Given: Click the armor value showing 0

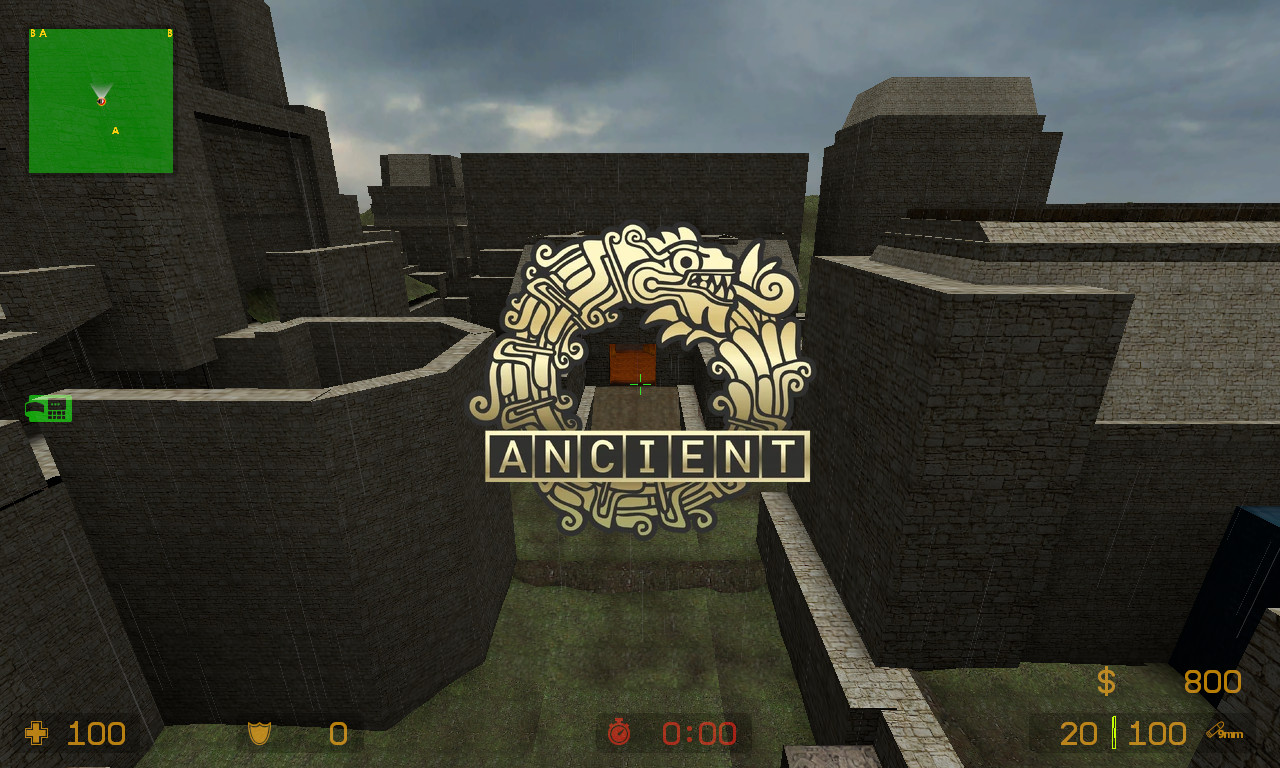Looking at the screenshot, I should tap(337, 734).
